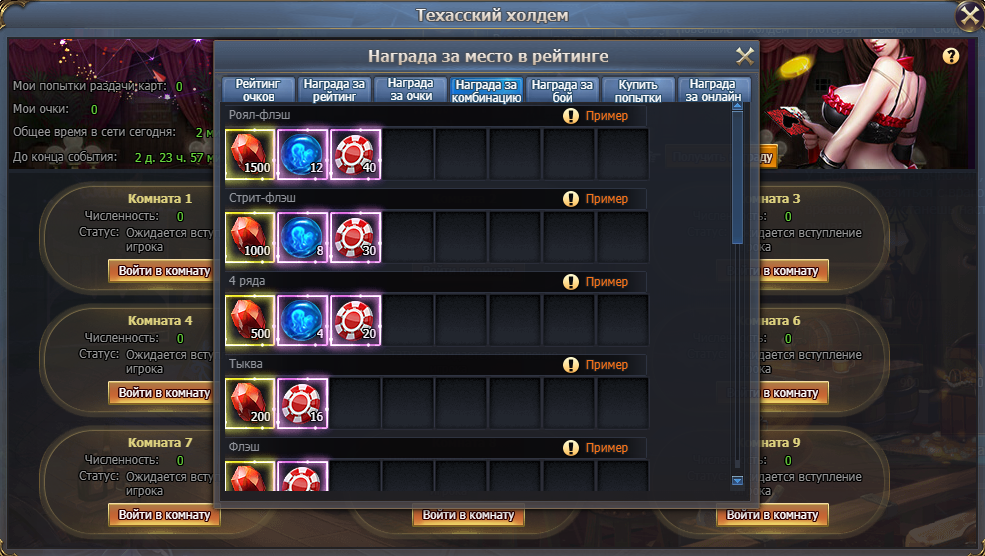Pick the blue orb reward with 12
This screenshot has width=985, height=556.
(302, 153)
